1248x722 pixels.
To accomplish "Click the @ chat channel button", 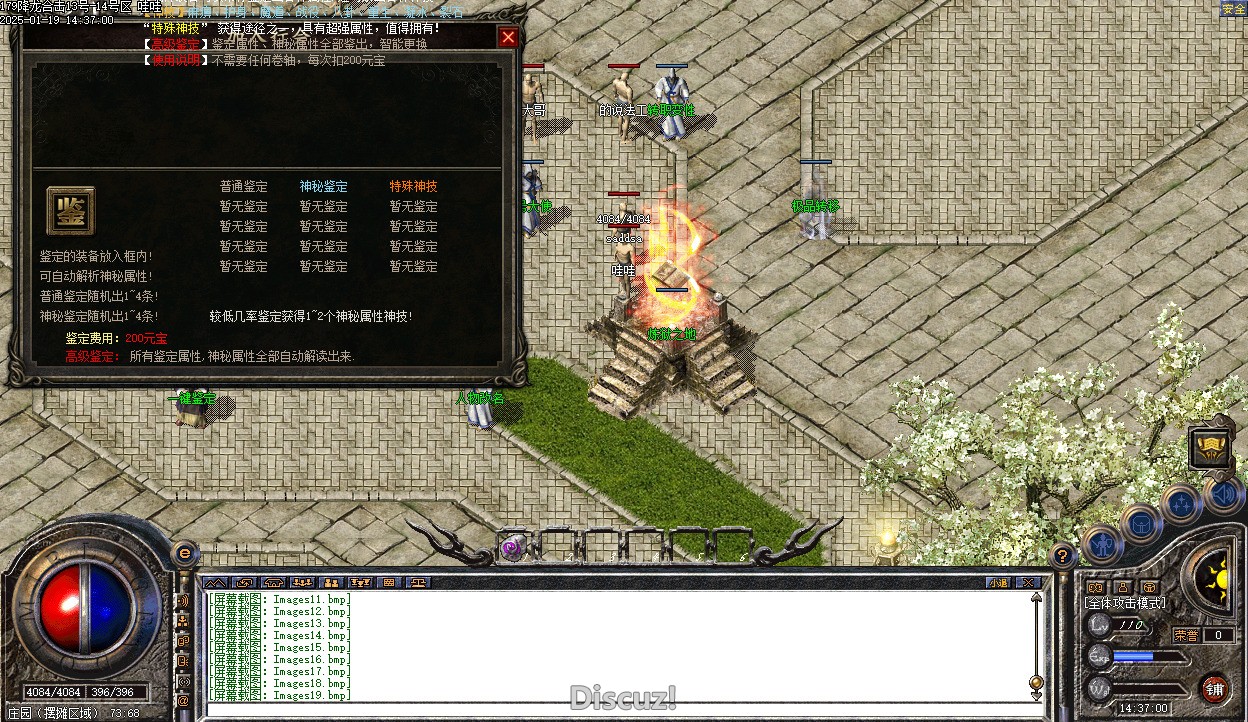I will click(183, 701).
